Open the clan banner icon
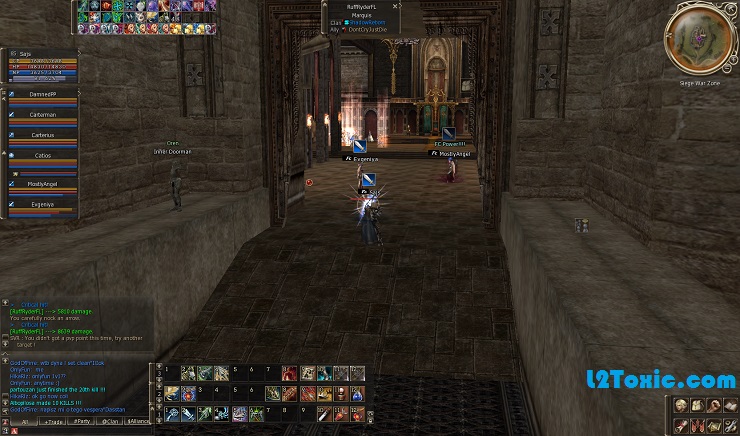 coord(697,427)
